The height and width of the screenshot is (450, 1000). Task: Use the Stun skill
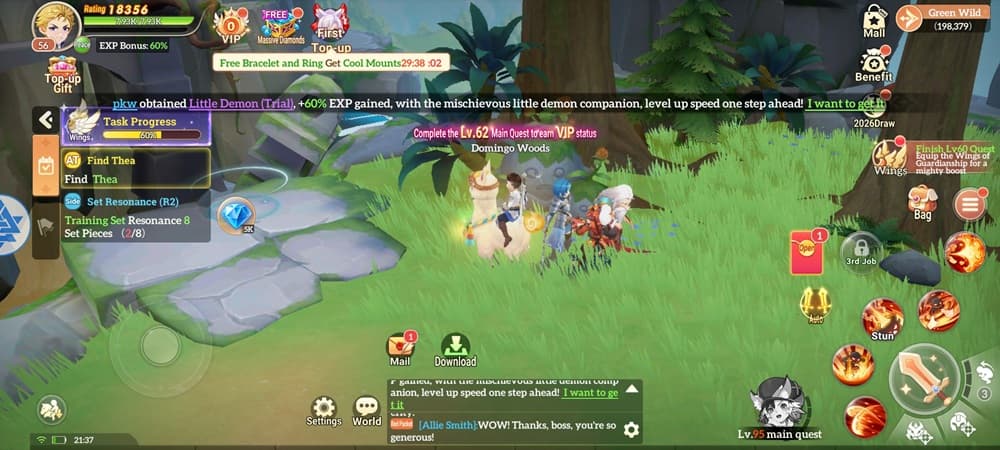pos(882,318)
